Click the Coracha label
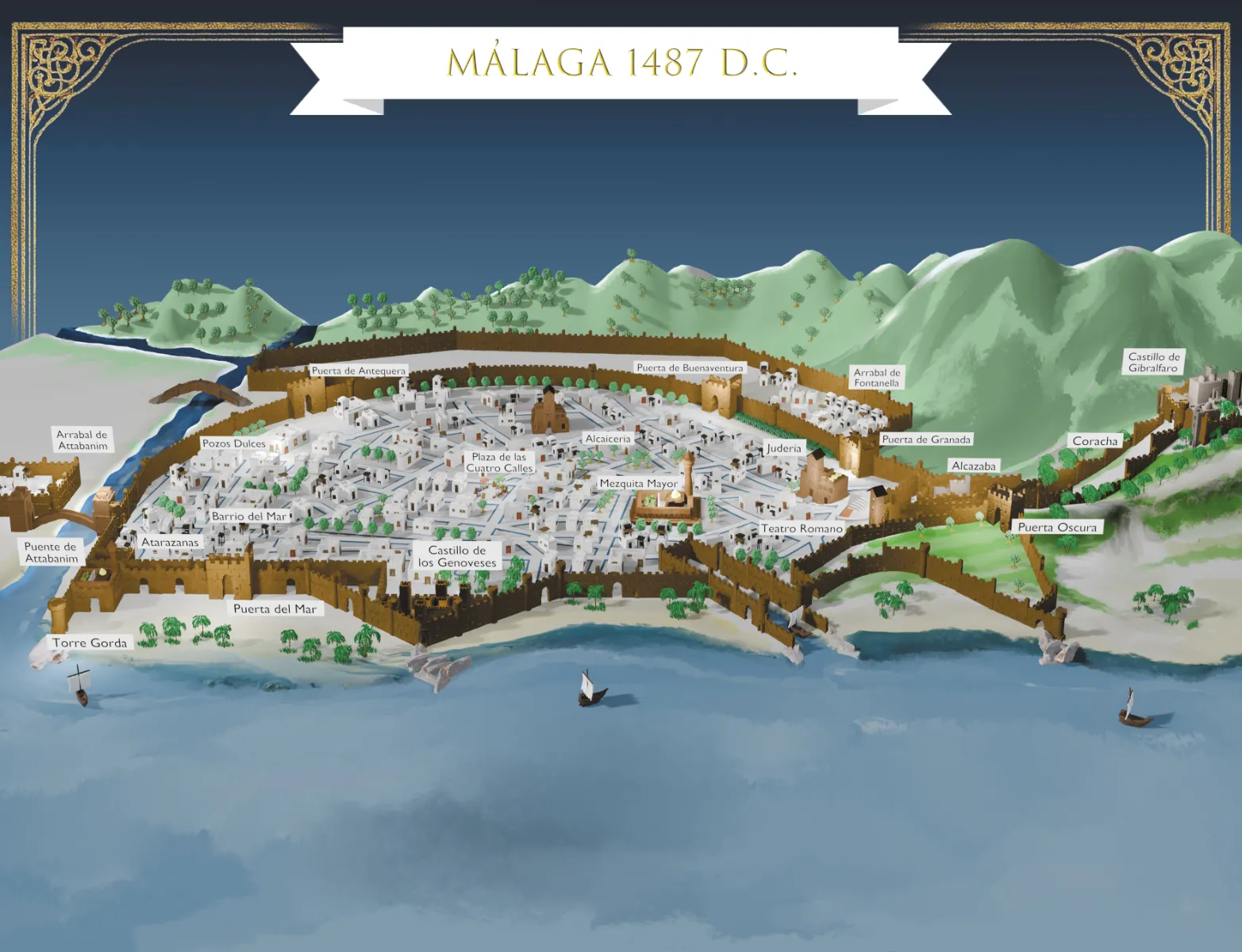1242x952 pixels. click(1094, 441)
